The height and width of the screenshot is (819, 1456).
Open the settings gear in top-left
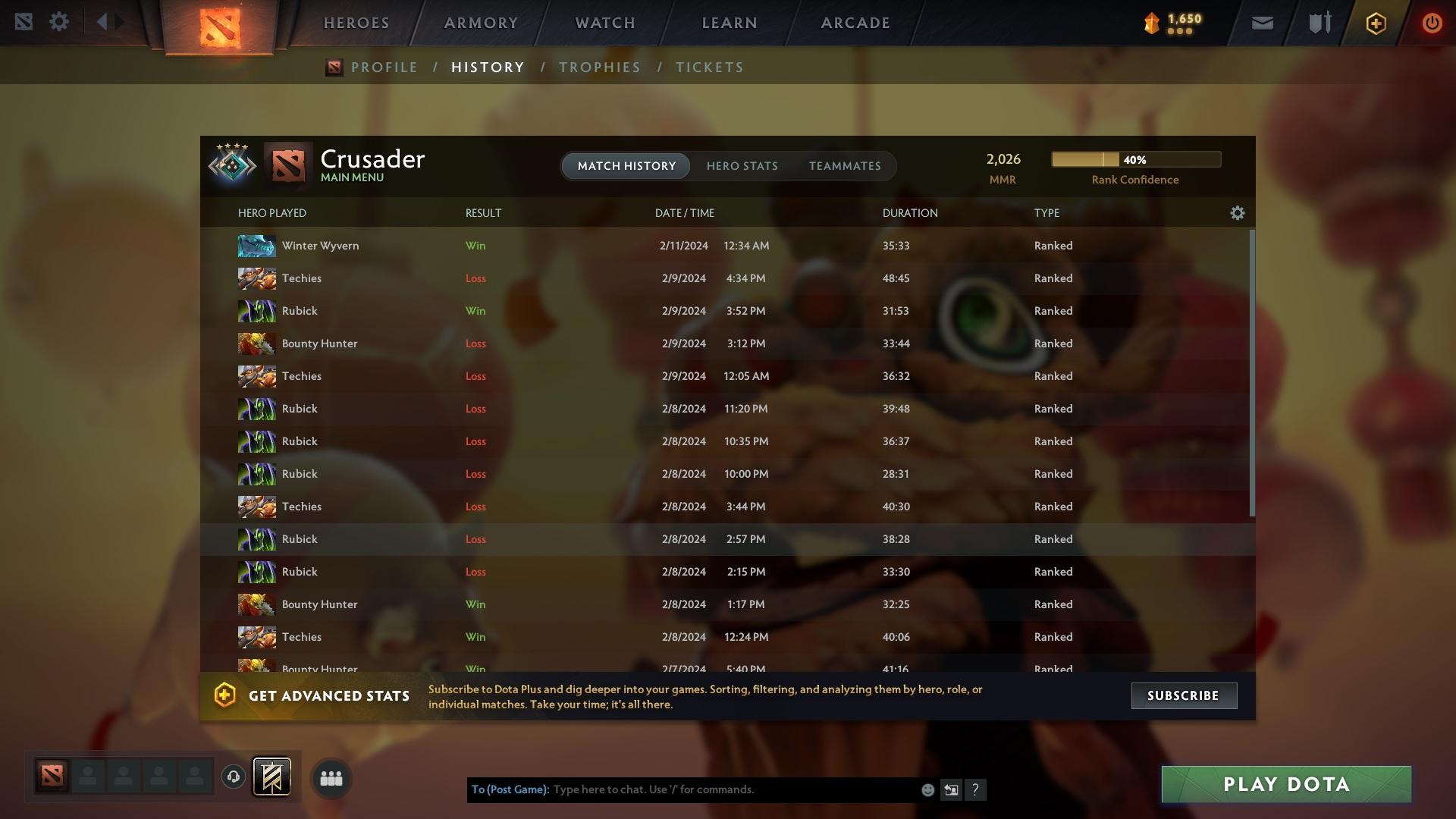[x=59, y=21]
